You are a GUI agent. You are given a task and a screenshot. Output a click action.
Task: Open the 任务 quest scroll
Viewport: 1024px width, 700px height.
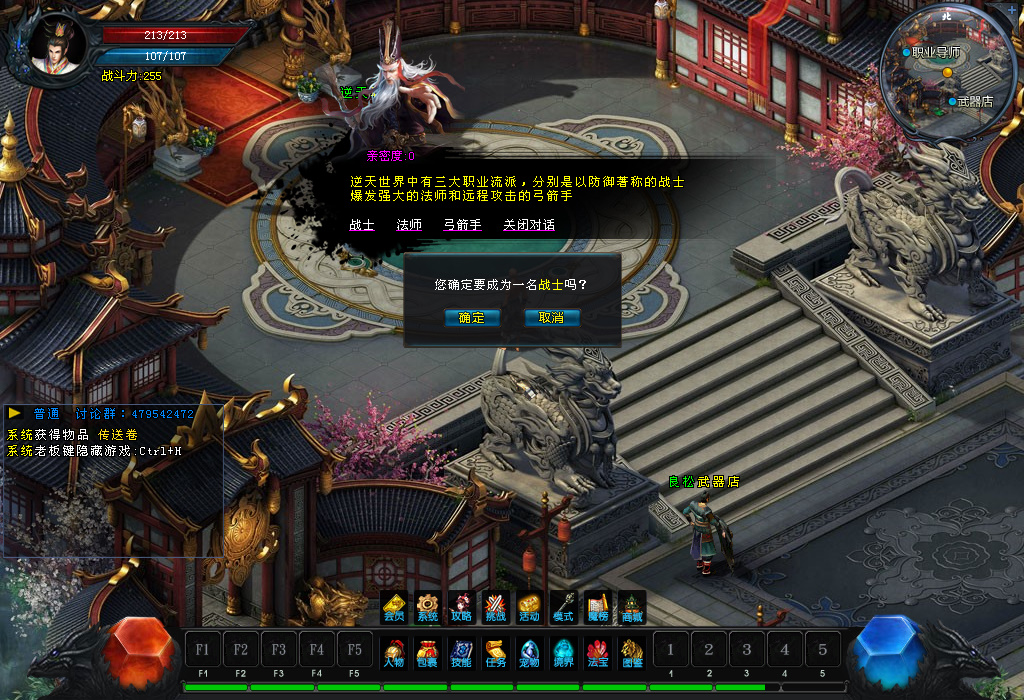[495, 653]
